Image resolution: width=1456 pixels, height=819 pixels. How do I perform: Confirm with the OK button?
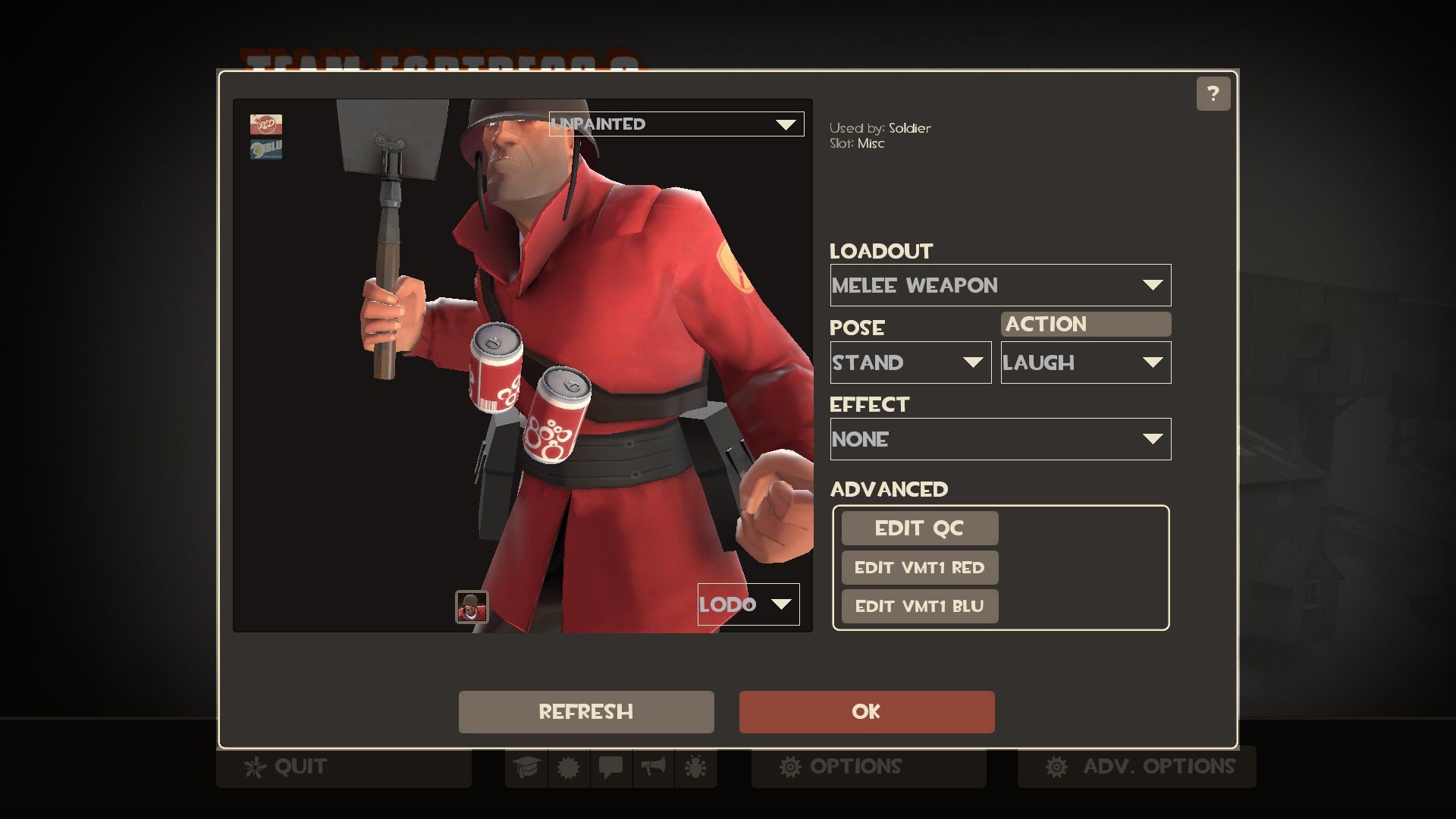[866, 712]
